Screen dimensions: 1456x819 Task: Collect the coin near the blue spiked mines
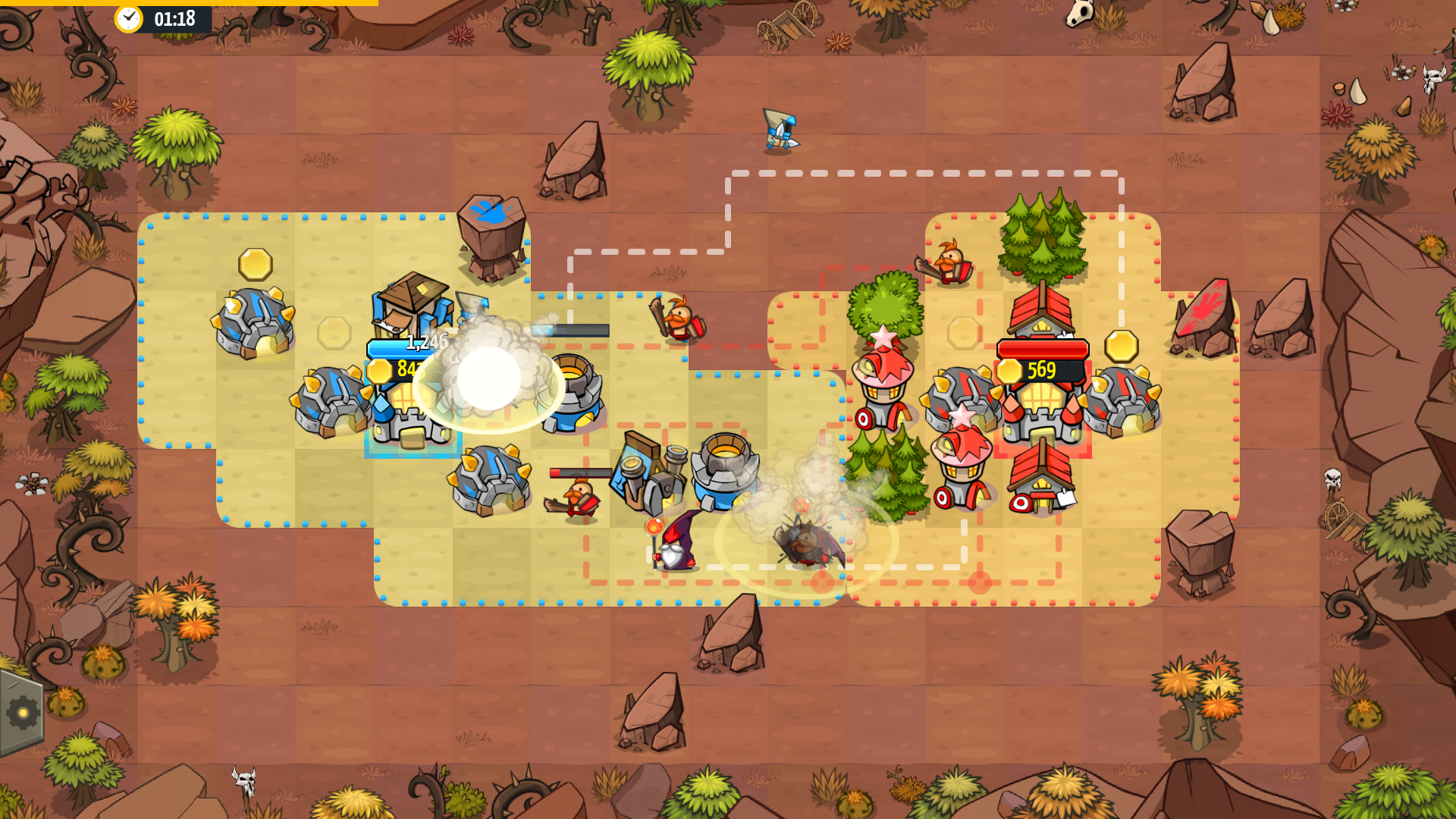(255, 263)
